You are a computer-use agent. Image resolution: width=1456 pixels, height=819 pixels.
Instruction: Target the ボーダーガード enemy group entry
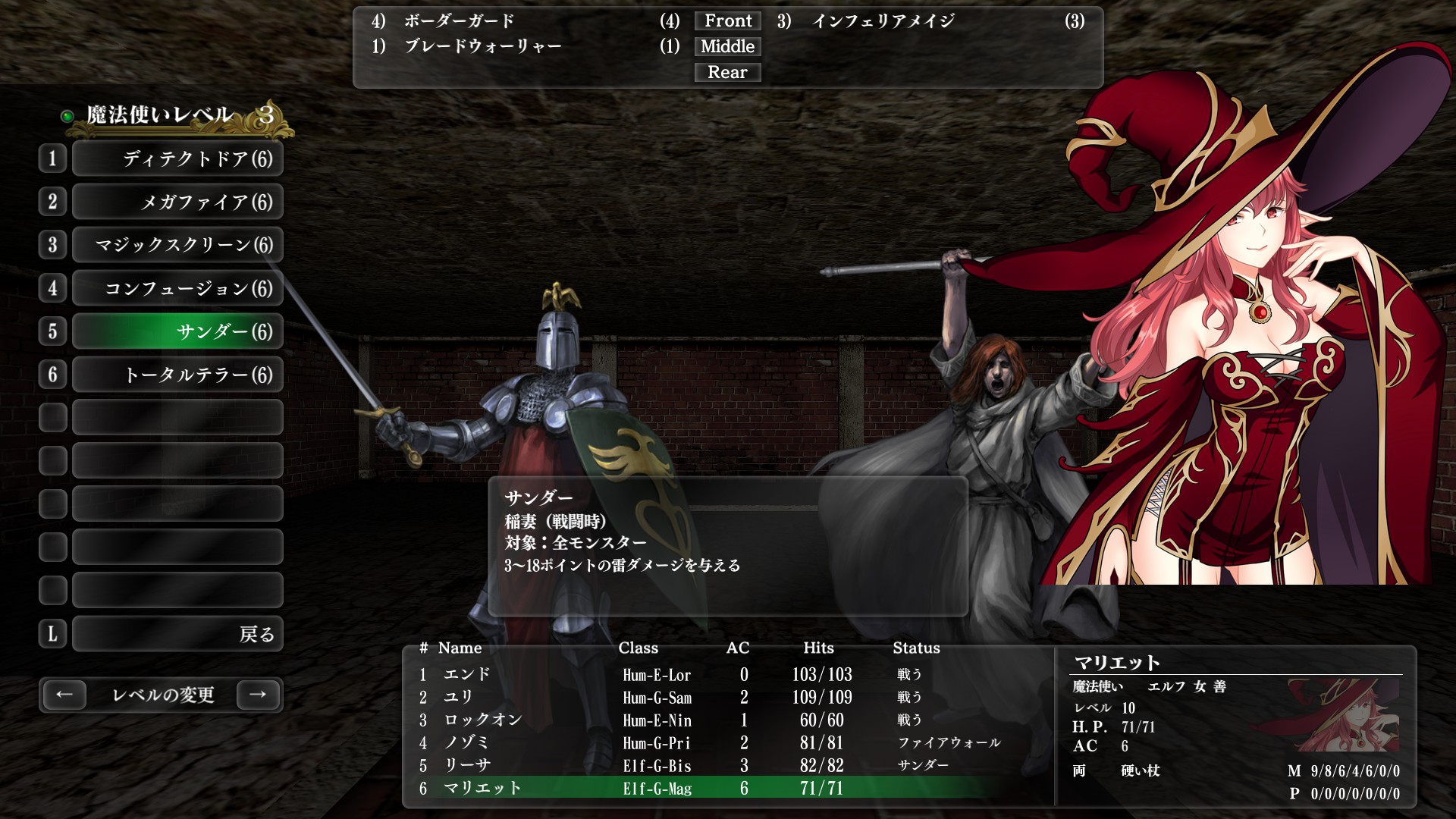[x=460, y=21]
